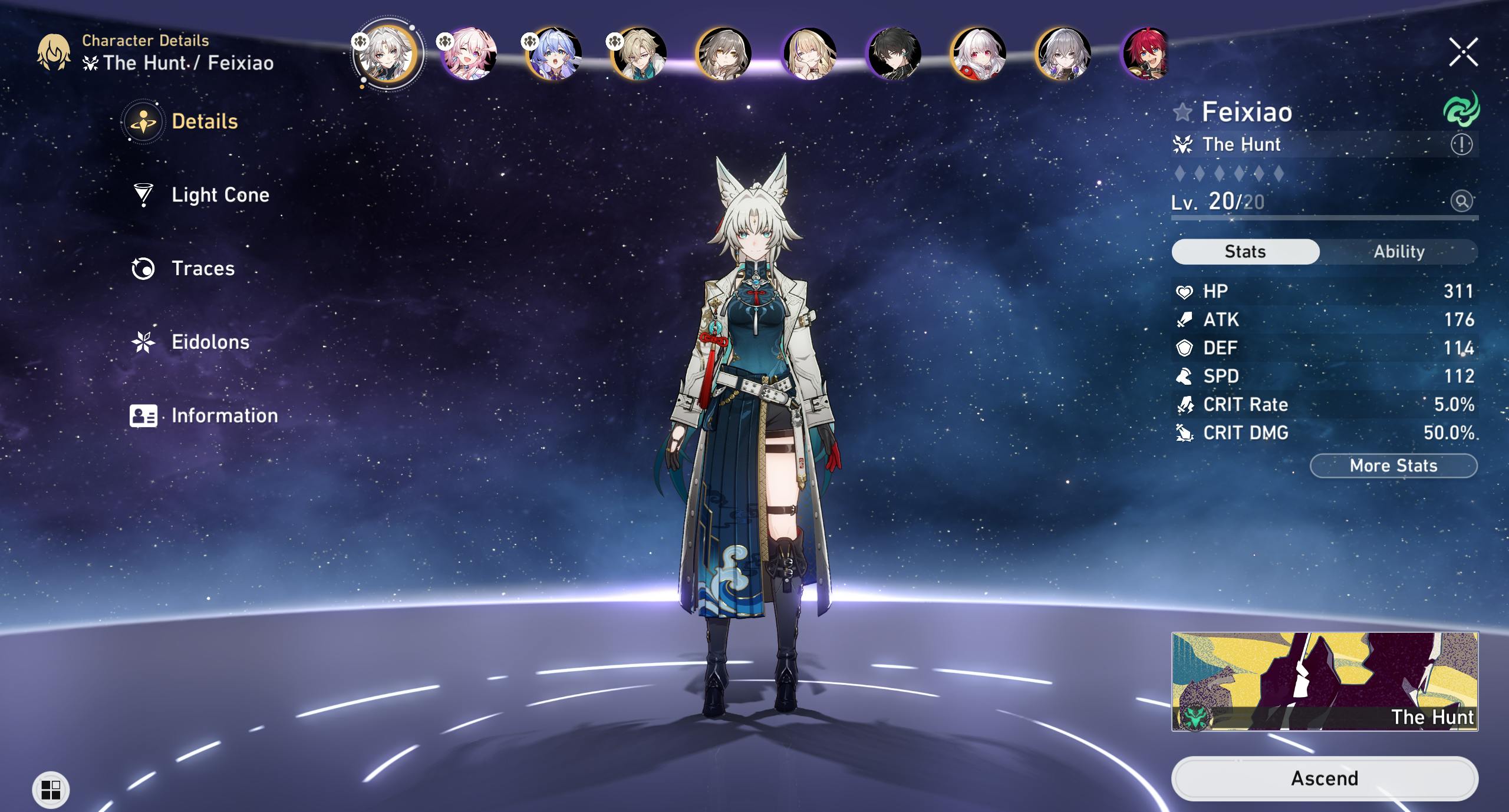The height and width of the screenshot is (812, 1509).
Task: Select the black-haired character portrait
Action: (x=894, y=54)
